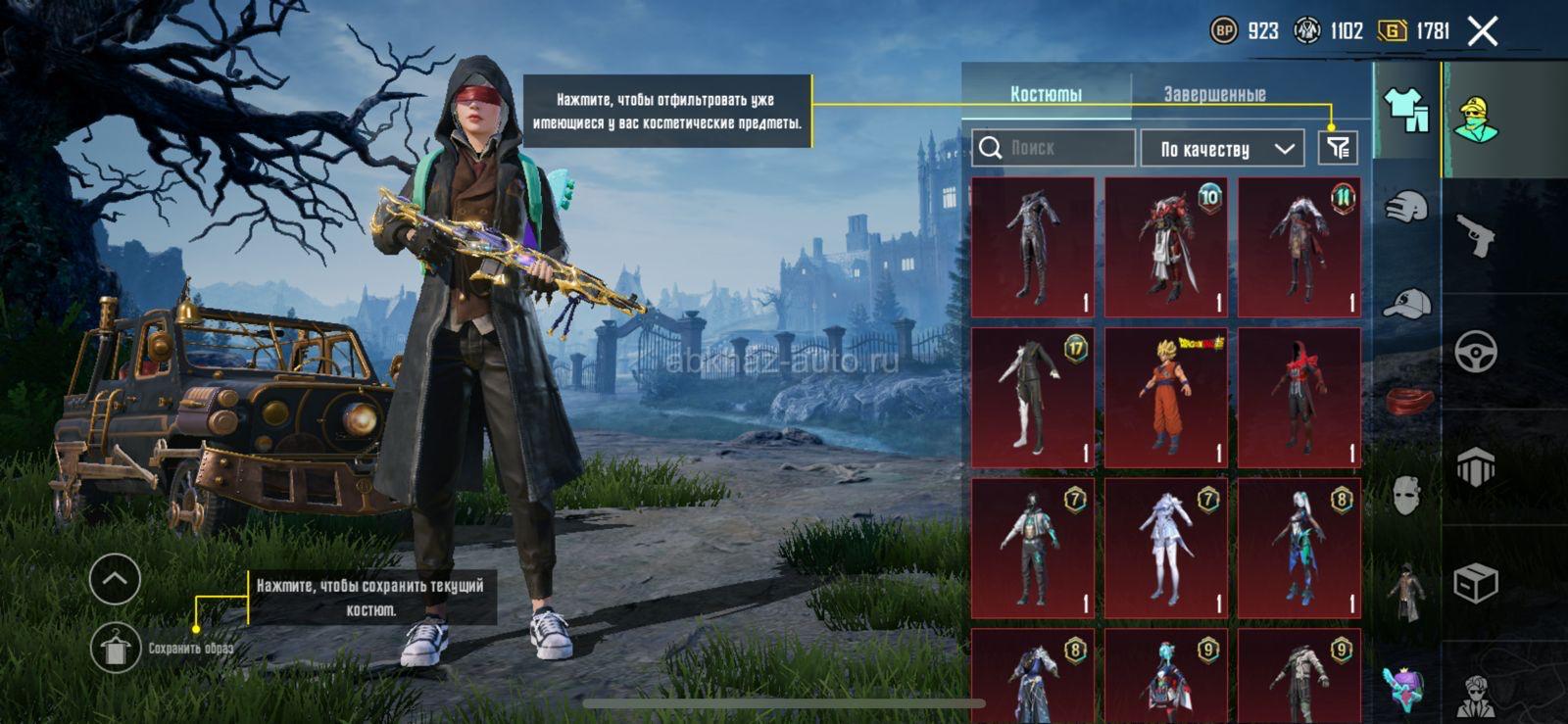Open the steering wheel vehicle section
Viewport: 1568px width, 724px height.
point(1476,352)
